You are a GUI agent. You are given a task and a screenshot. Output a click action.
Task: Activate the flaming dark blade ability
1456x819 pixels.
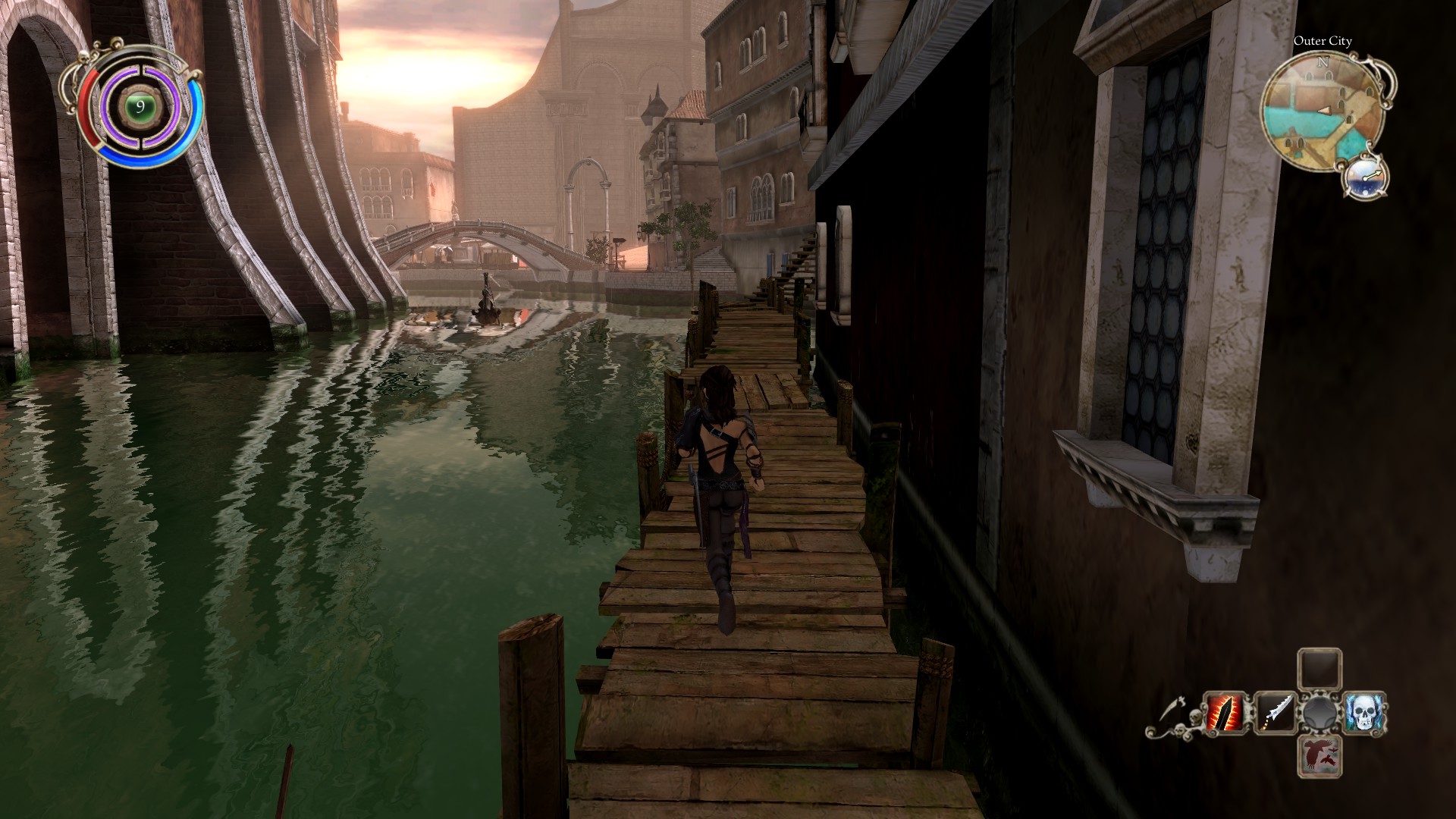(1224, 714)
